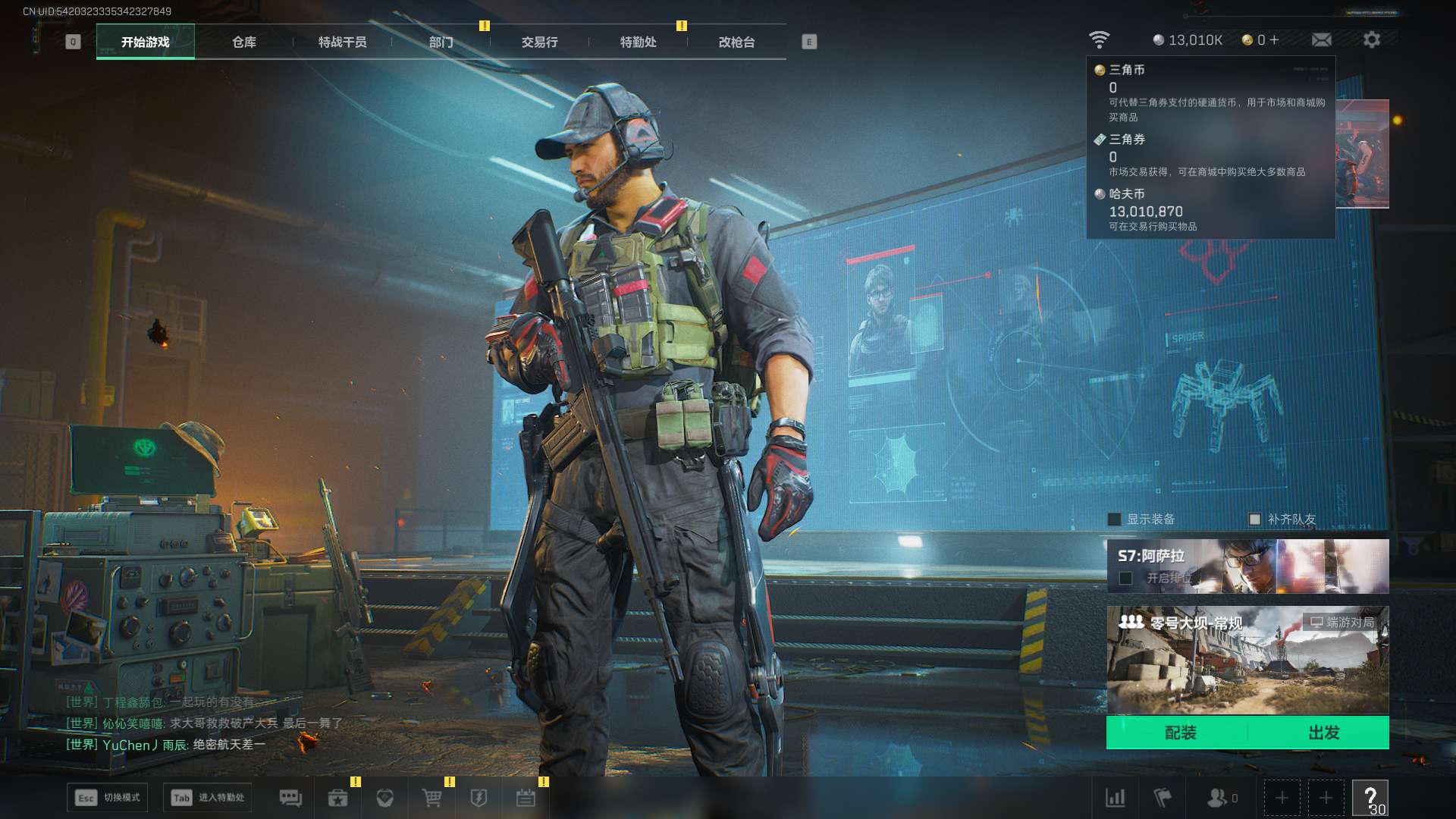
Task: Open the settings gear icon
Action: point(1371,40)
